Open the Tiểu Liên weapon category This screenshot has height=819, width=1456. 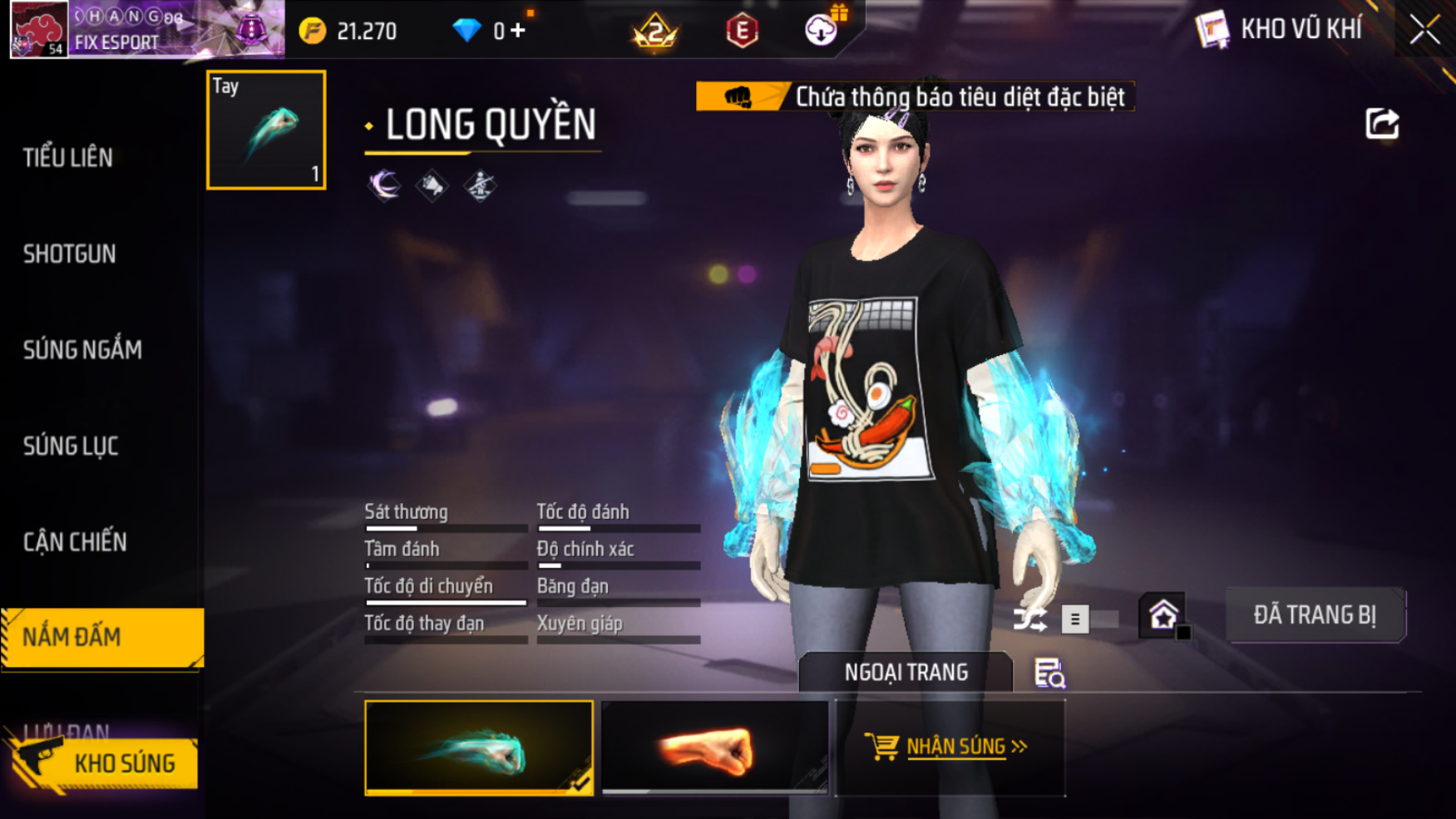[68, 157]
